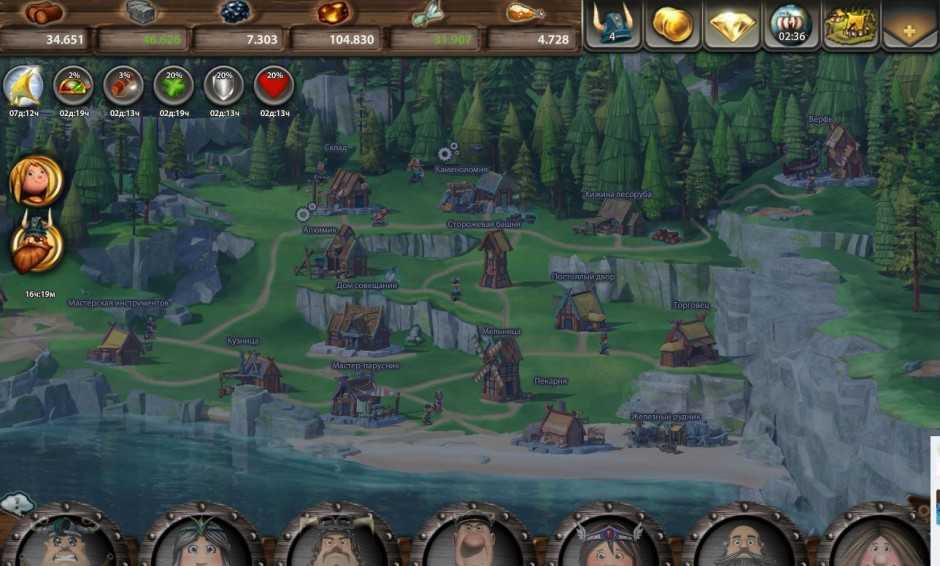Screen dimensions: 940x566
Task: Choose the woman with purple tiara portrait
Action: [x=606, y=540]
